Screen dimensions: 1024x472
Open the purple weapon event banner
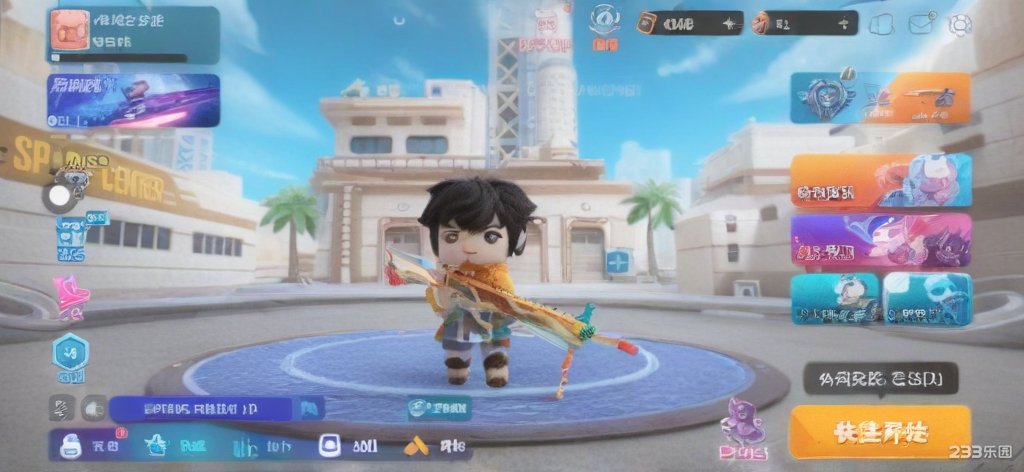pos(133,100)
